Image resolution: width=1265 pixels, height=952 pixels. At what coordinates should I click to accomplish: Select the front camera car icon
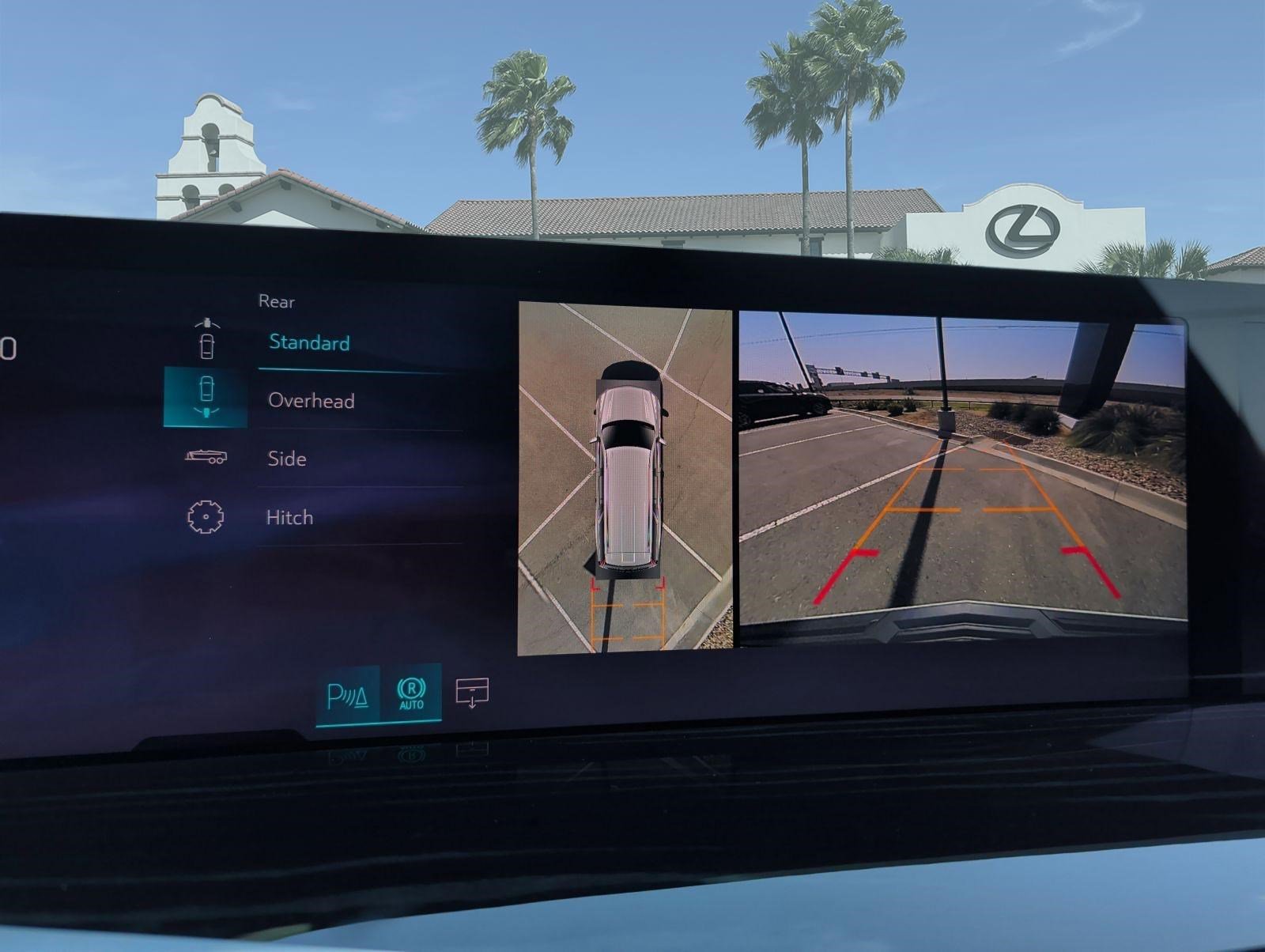(x=206, y=338)
